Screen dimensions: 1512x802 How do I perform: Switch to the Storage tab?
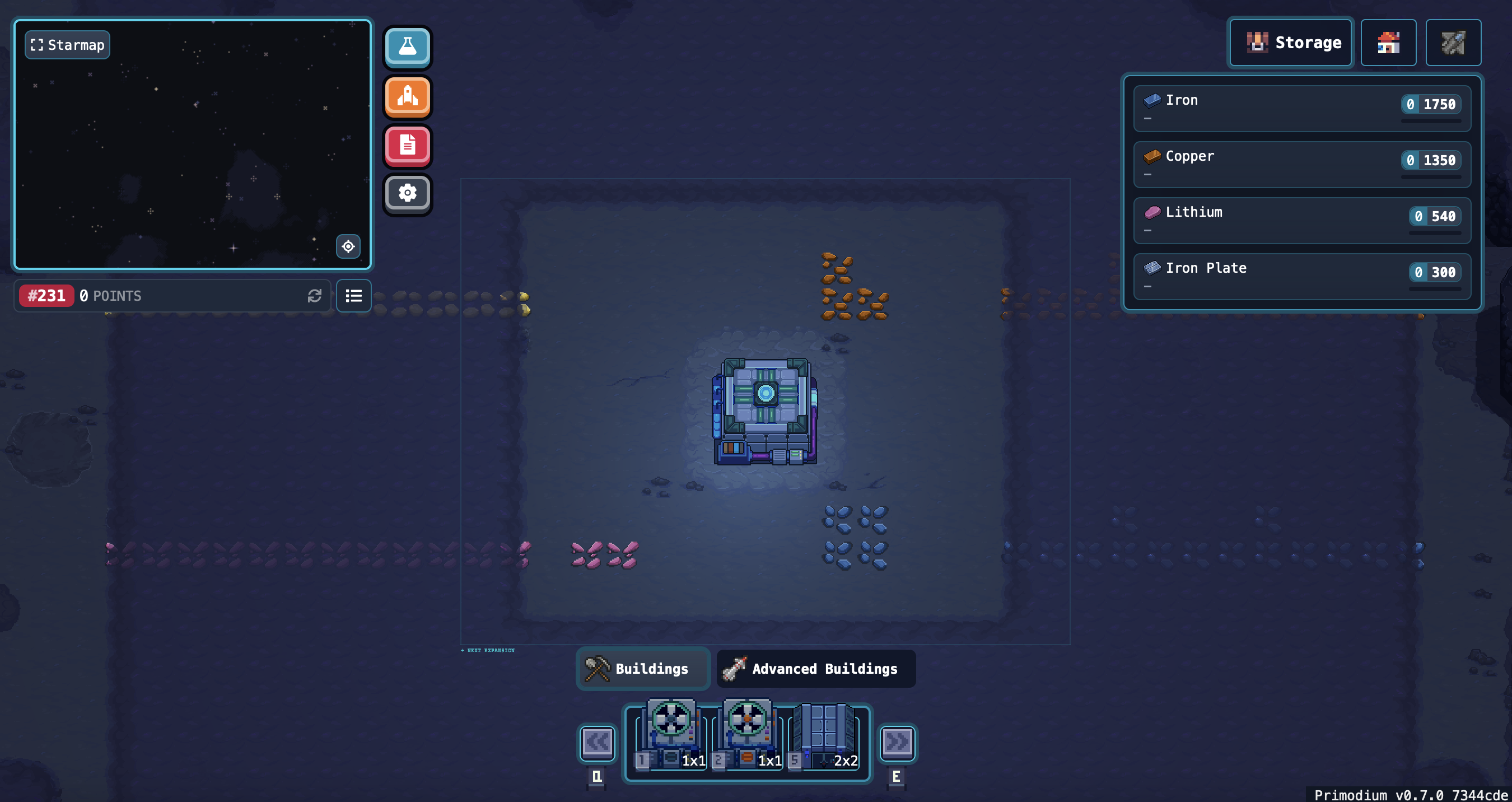click(x=1290, y=43)
